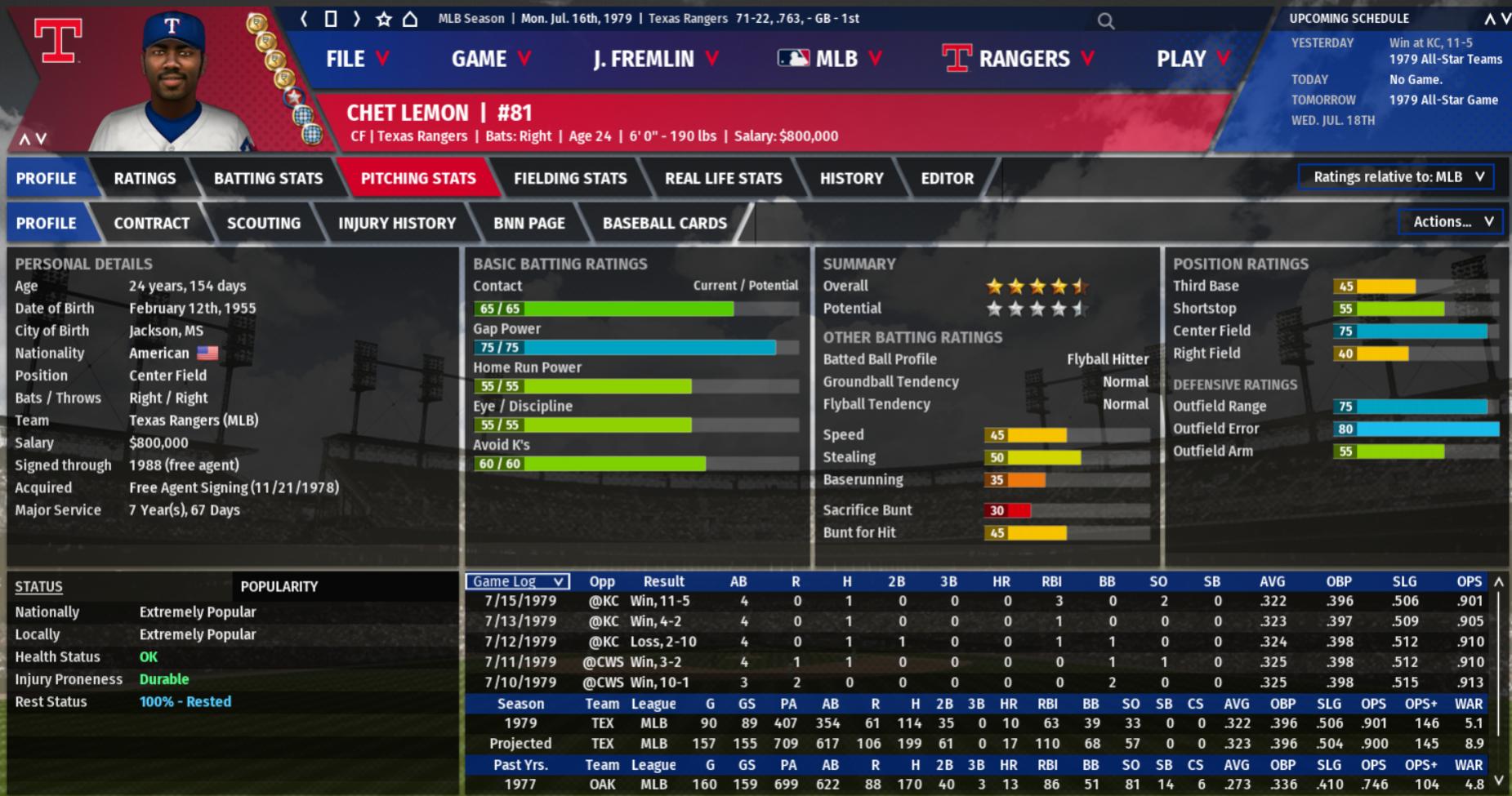The image size is (1512, 796).
Task: Open the INJURY HISTORY sub-tab
Action: [397, 223]
